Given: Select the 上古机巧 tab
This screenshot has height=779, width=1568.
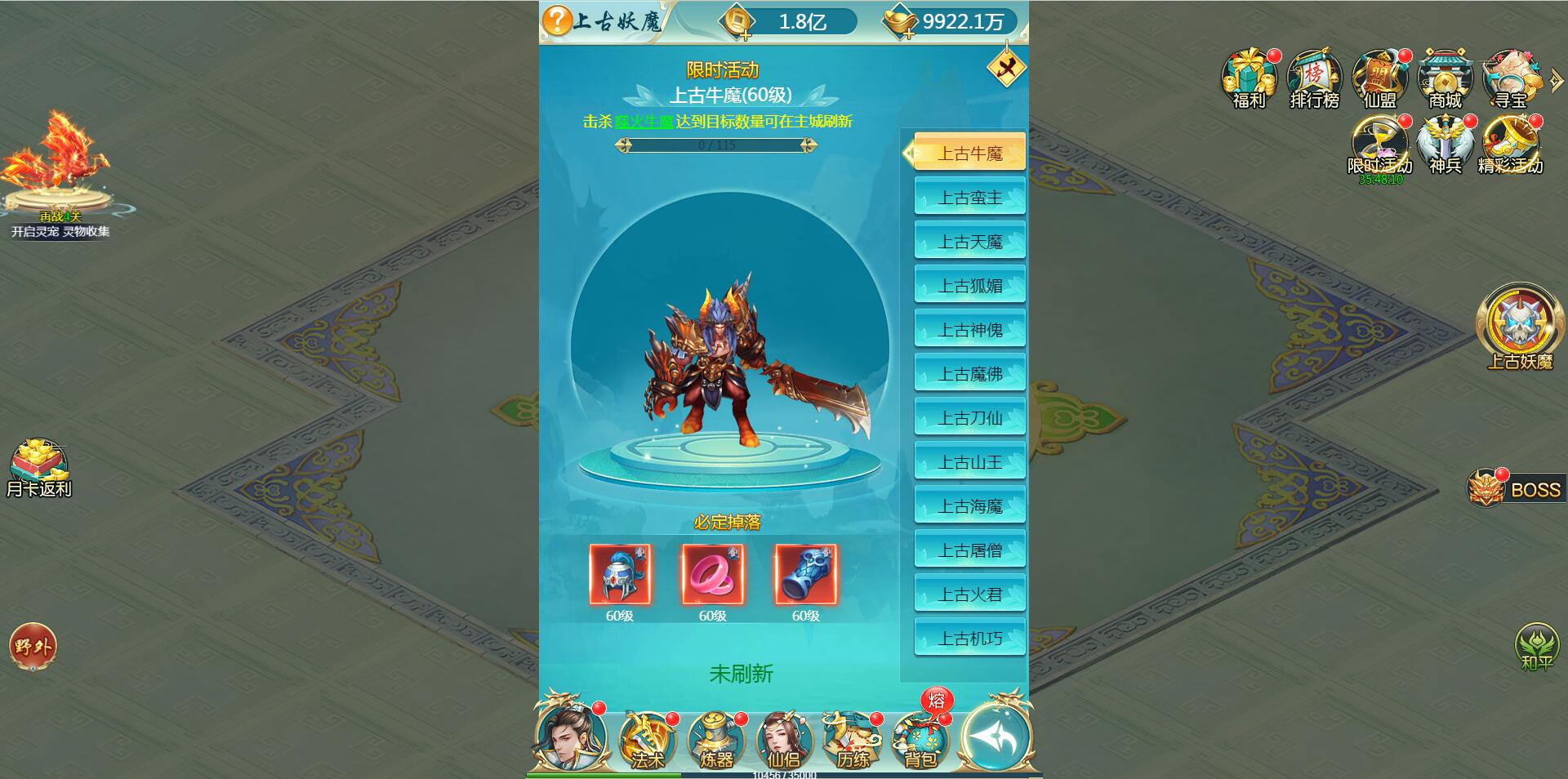Looking at the screenshot, I should click(969, 638).
